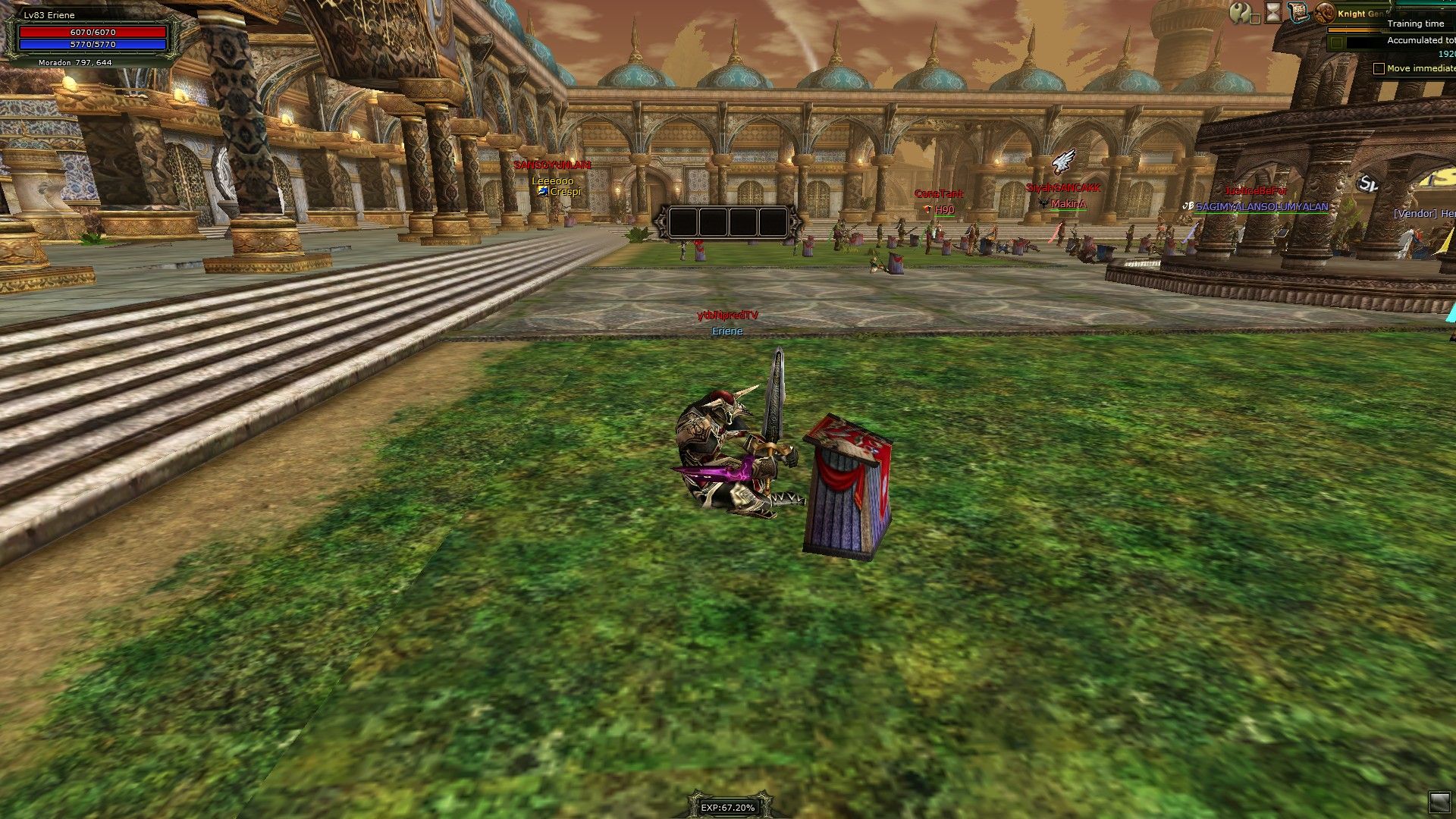
Task: Select the clan emblem icon at top-right
Action: click(1241, 13)
